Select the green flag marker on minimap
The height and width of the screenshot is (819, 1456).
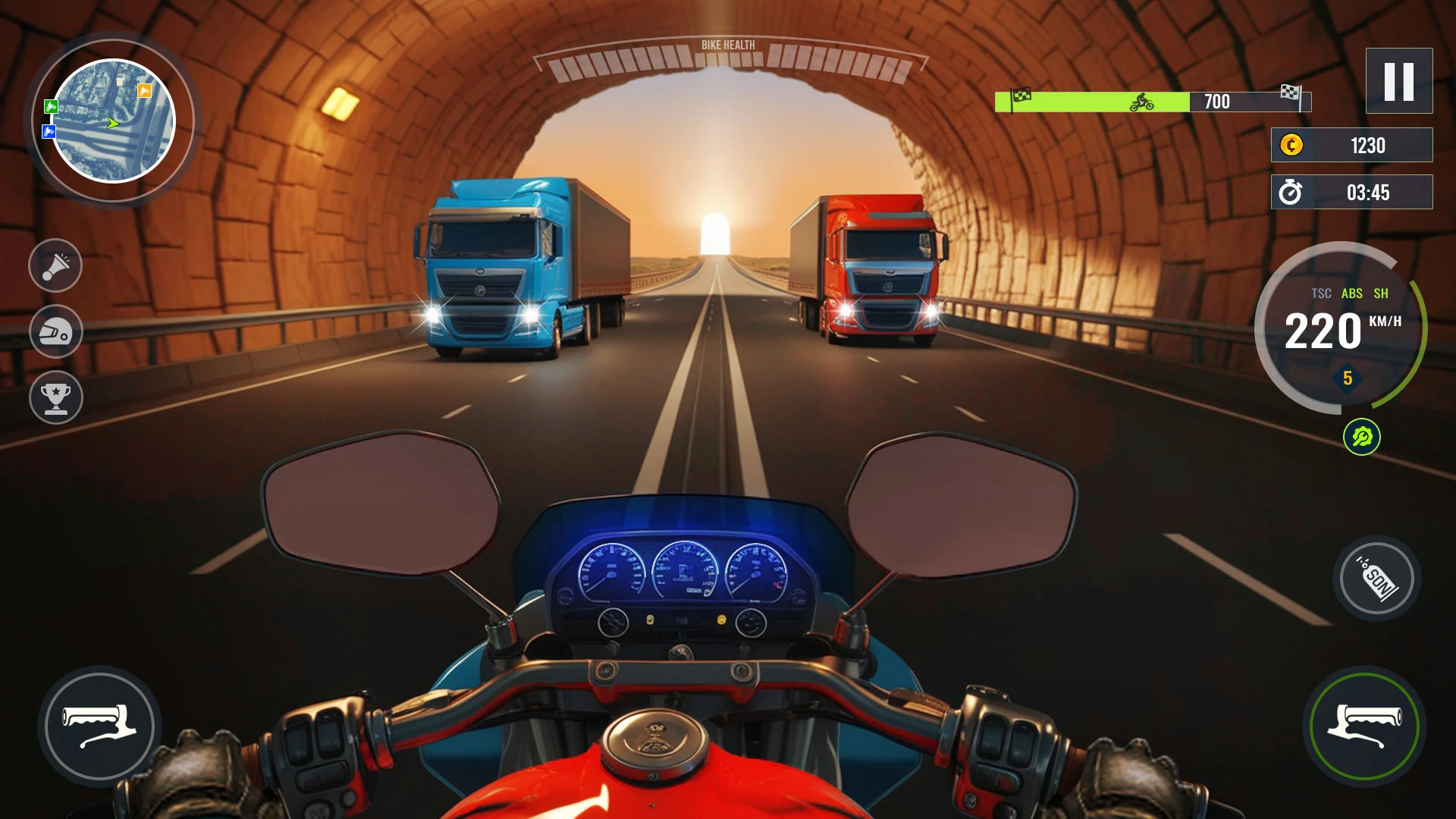coord(51,106)
